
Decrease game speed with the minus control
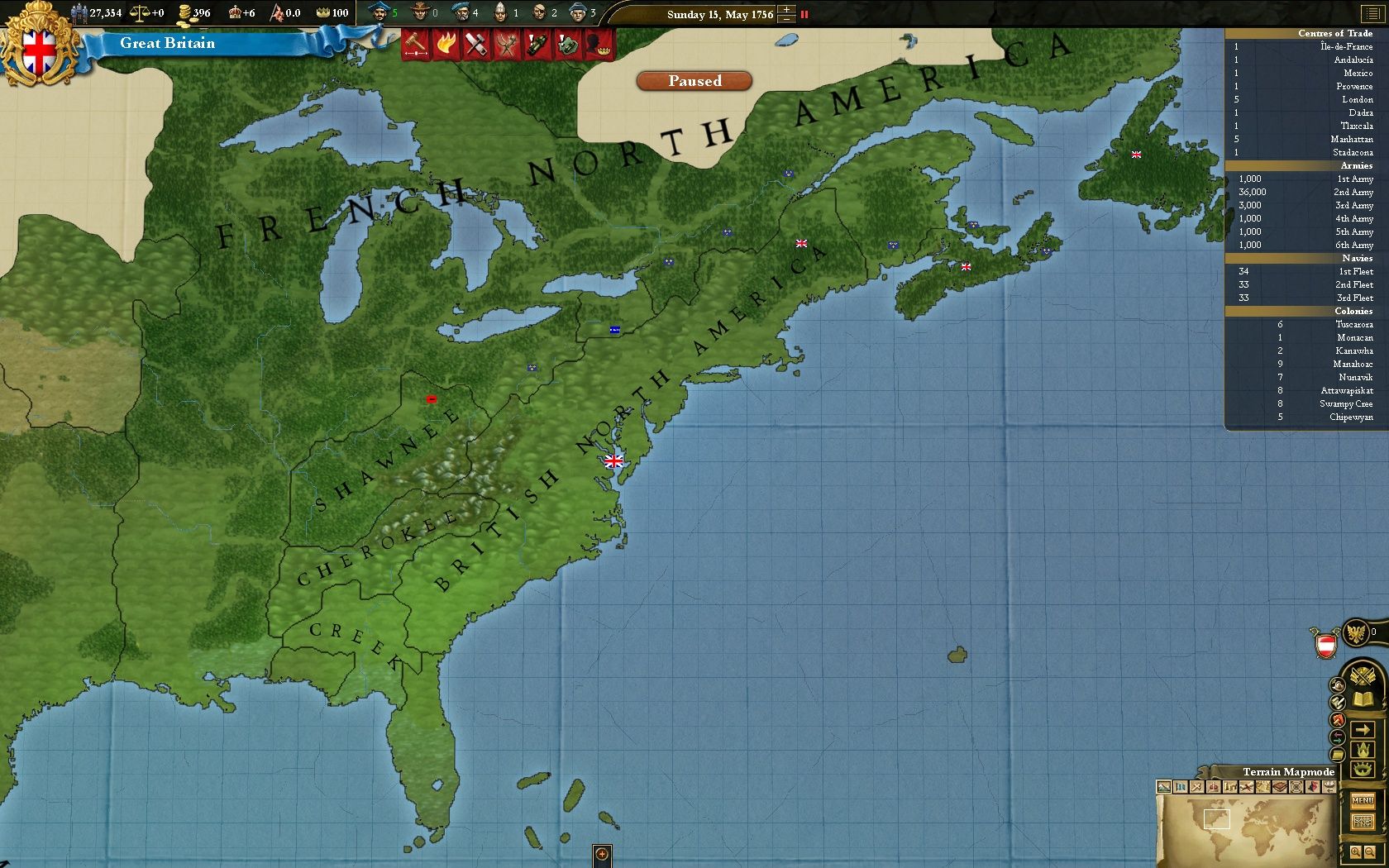click(786, 20)
